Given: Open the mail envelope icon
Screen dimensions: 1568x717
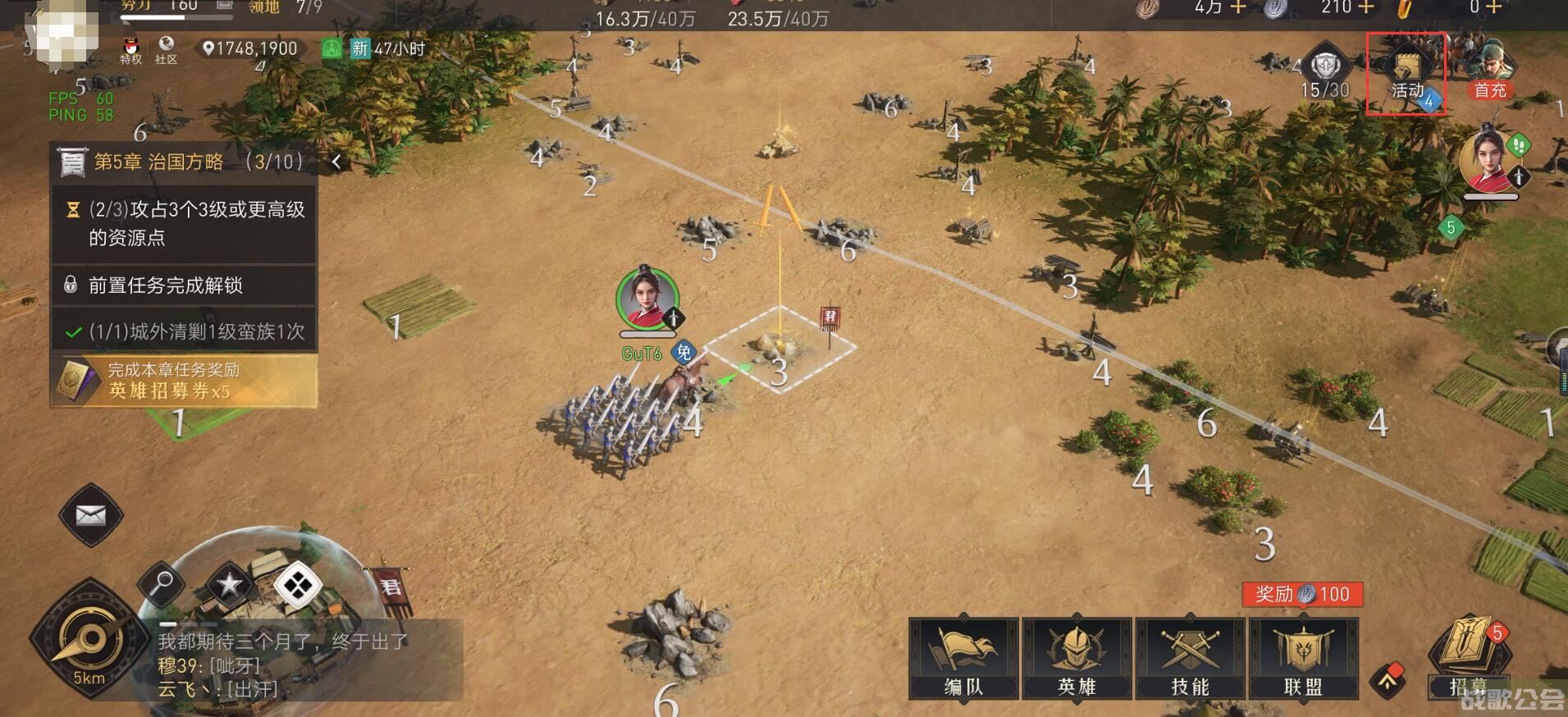Looking at the screenshot, I should (x=91, y=515).
